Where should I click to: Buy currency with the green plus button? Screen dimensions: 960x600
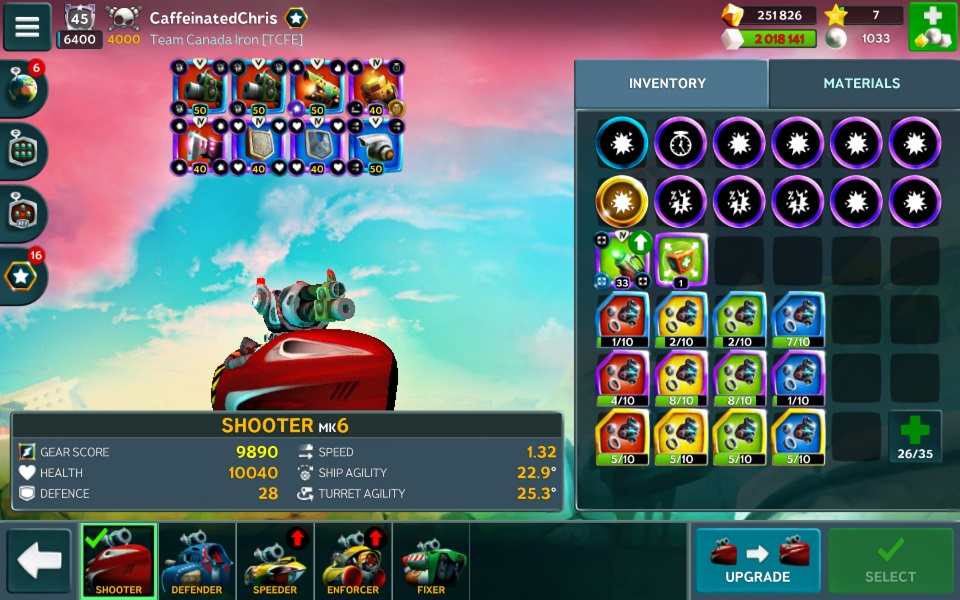click(932, 27)
